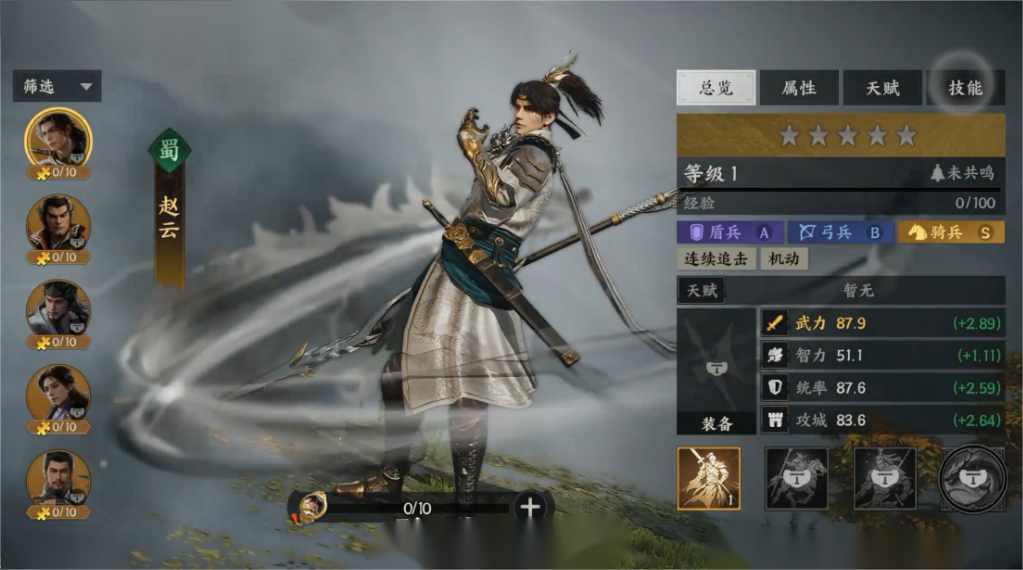Show the 机动 trait details
This screenshot has height=570, width=1023.
pyautogui.click(x=783, y=259)
